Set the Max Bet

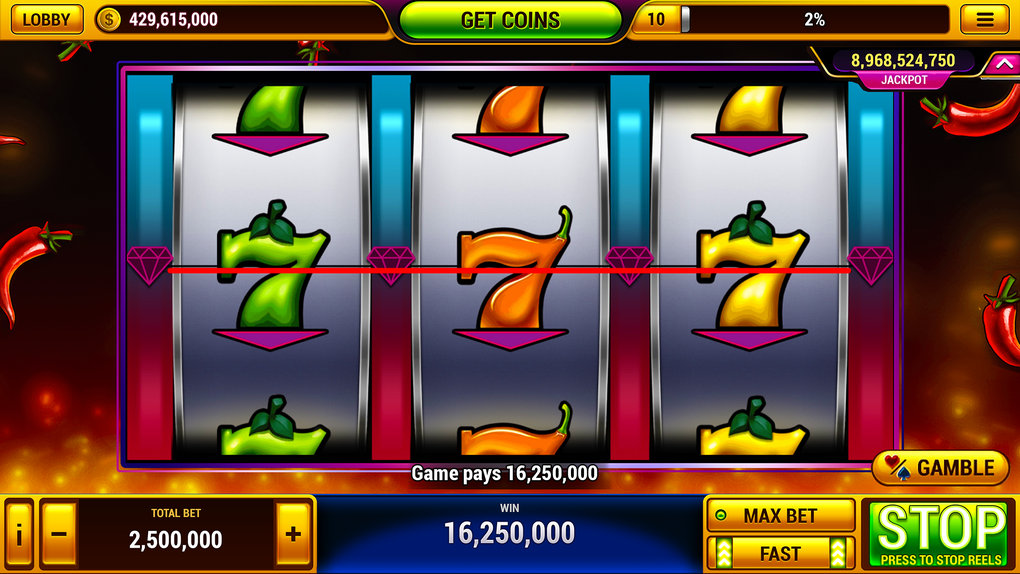tap(780, 516)
